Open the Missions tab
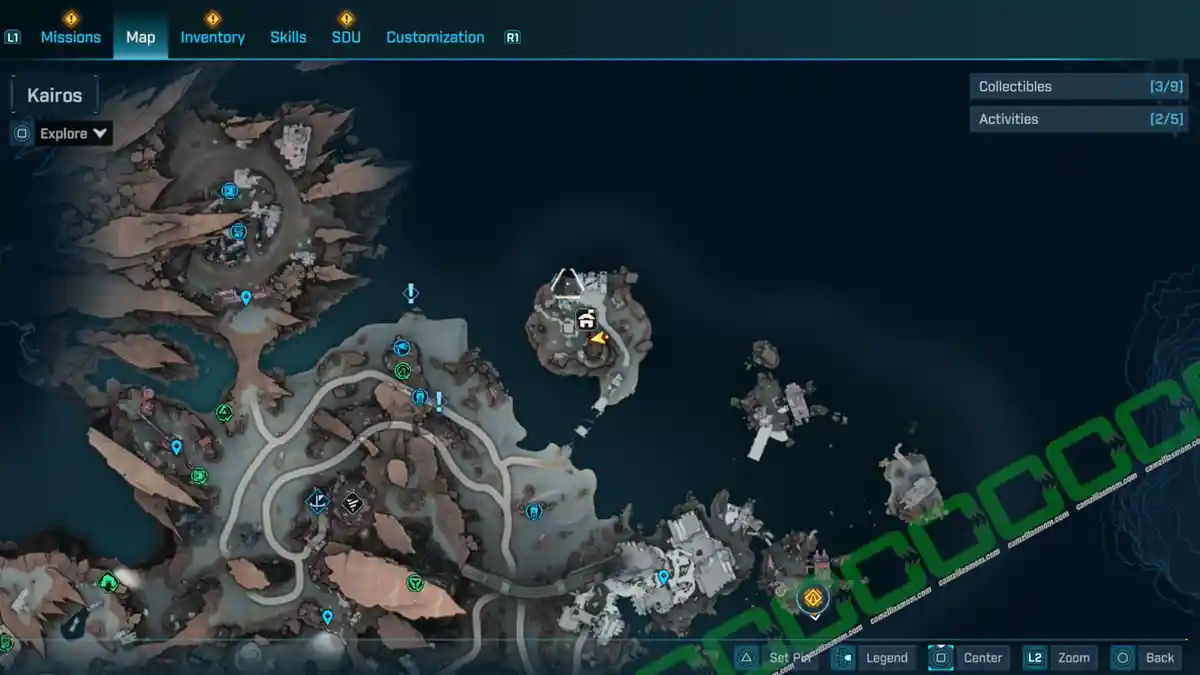Screen dimensions: 1200x675 (x=70, y=37)
